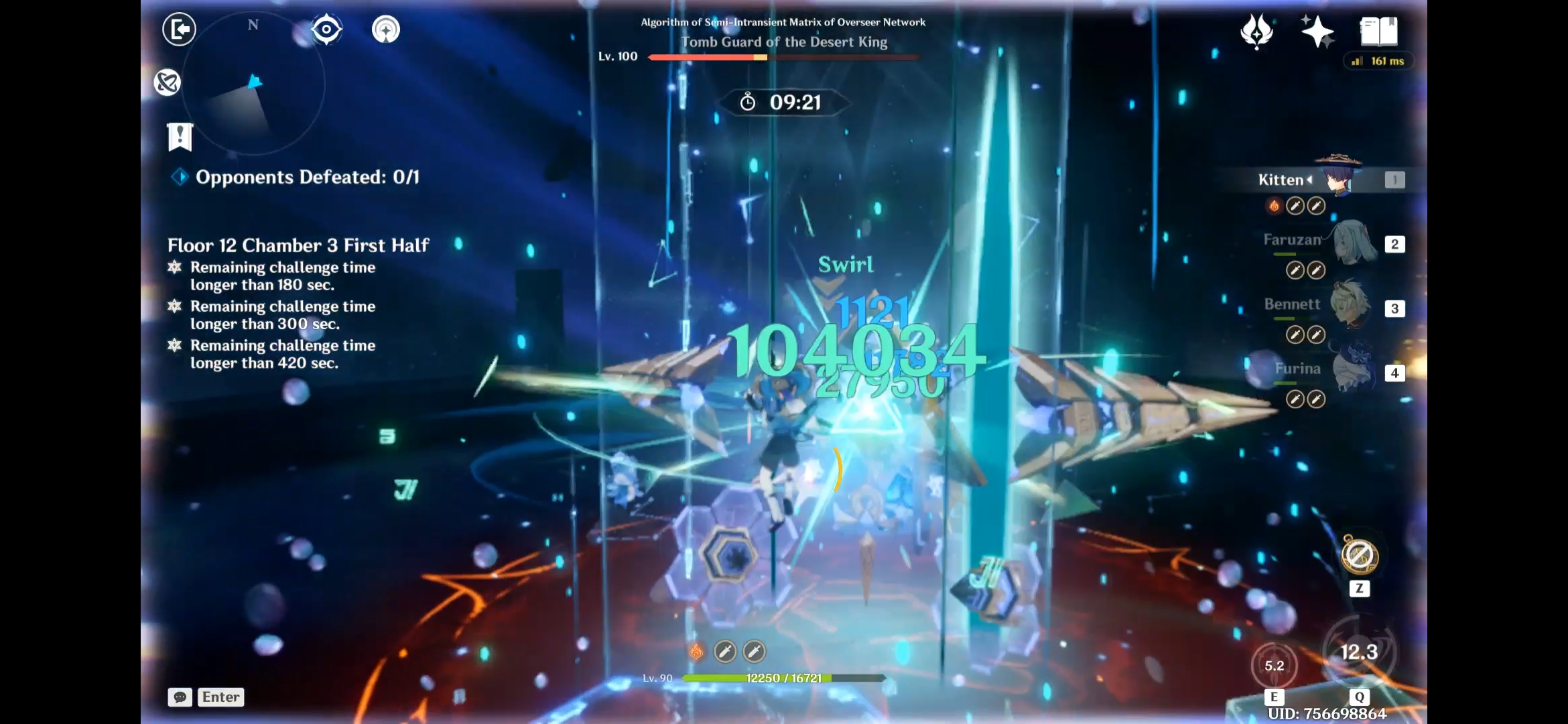Trigger the Elemental Skill icon bound to E
The width and height of the screenshot is (1568, 724).
(1275, 666)
